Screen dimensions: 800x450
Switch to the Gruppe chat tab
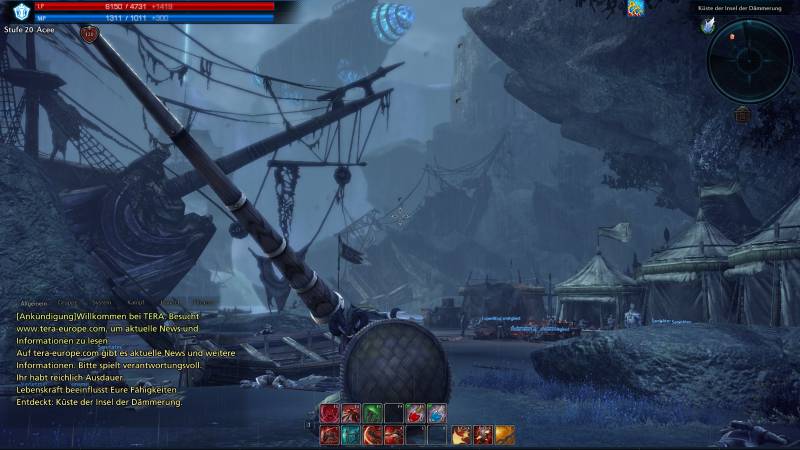[x=68, y=301]
